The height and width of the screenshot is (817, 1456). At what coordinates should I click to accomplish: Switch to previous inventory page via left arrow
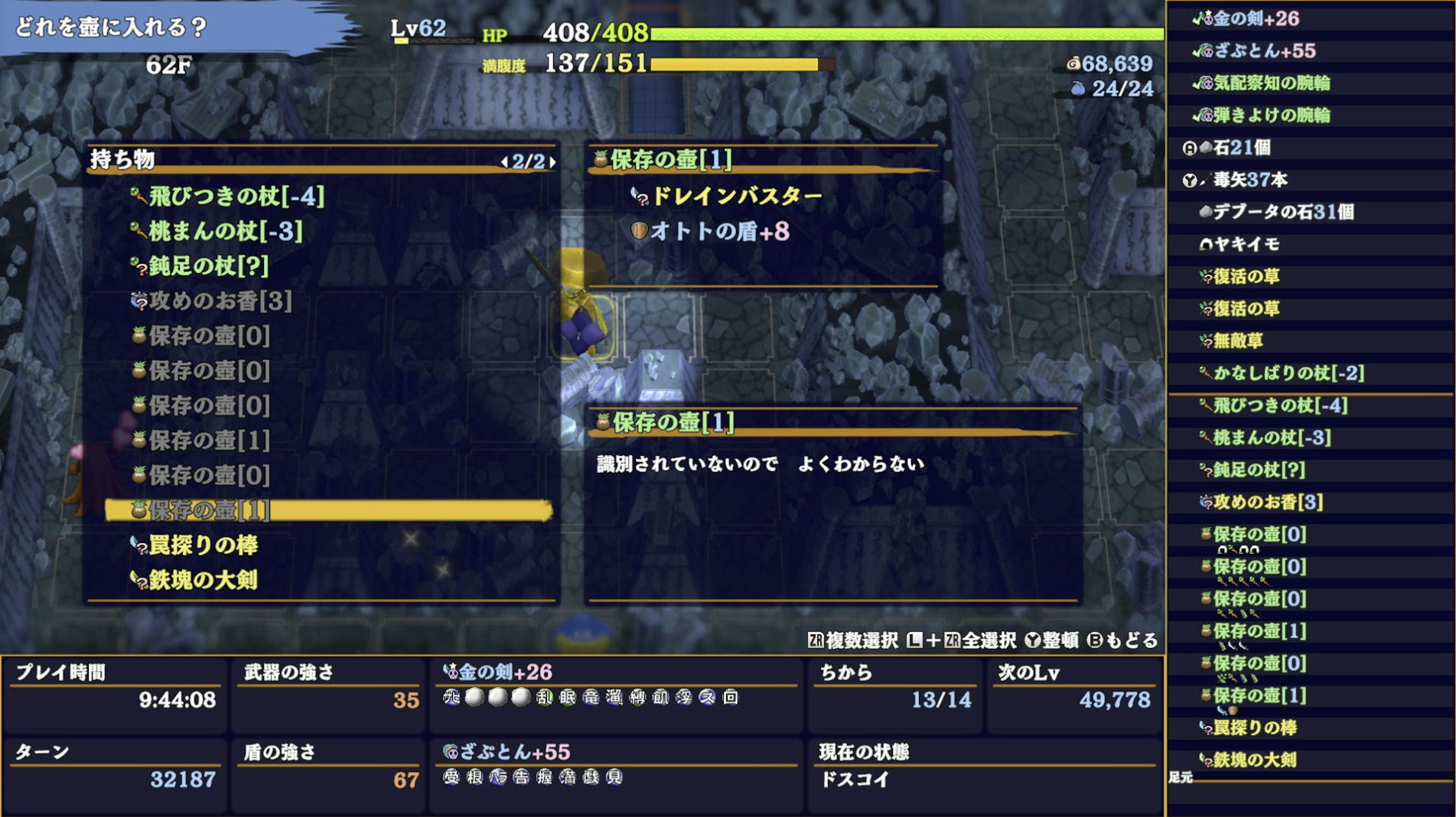coord(507,161)
